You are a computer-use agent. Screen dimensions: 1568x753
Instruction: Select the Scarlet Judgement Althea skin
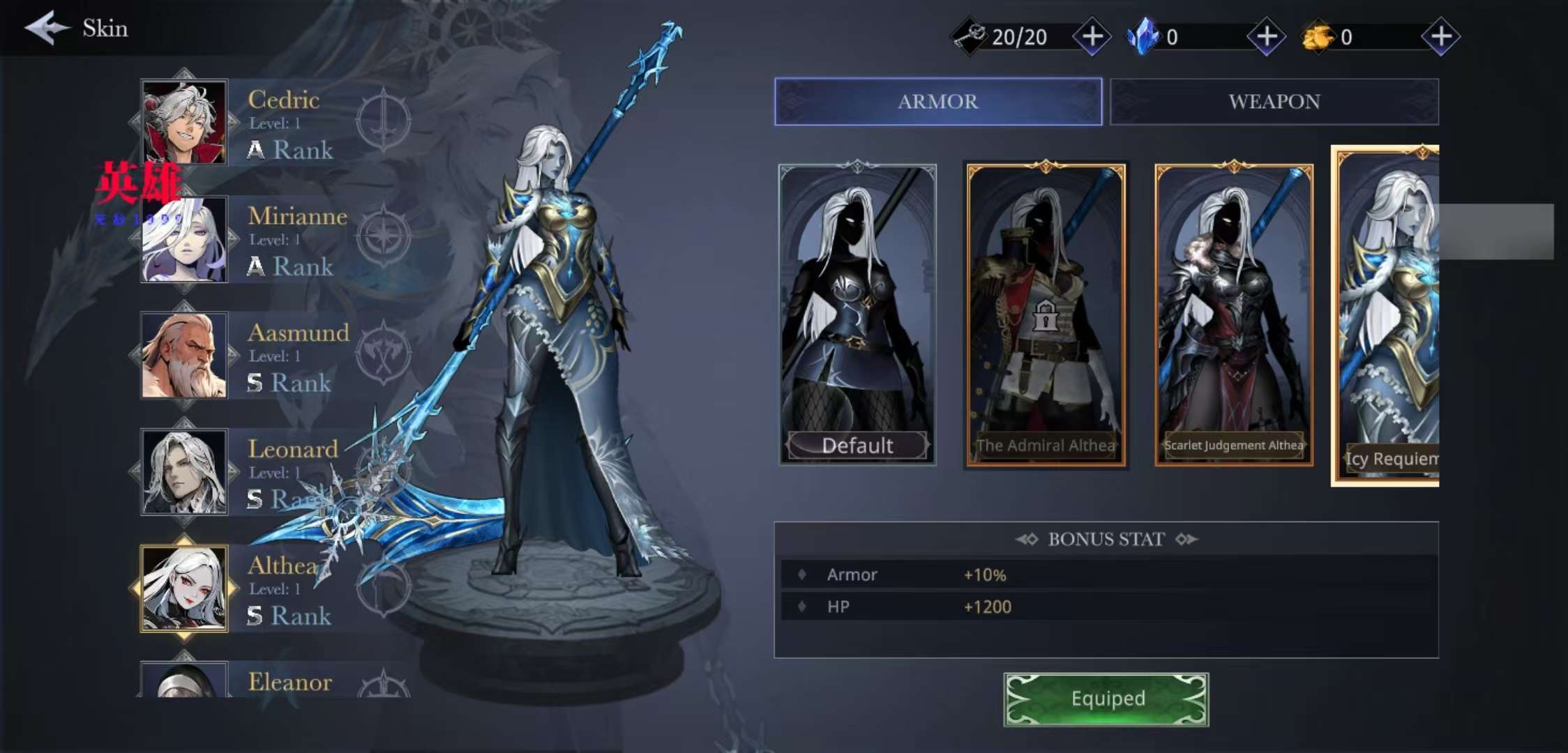1233,314
